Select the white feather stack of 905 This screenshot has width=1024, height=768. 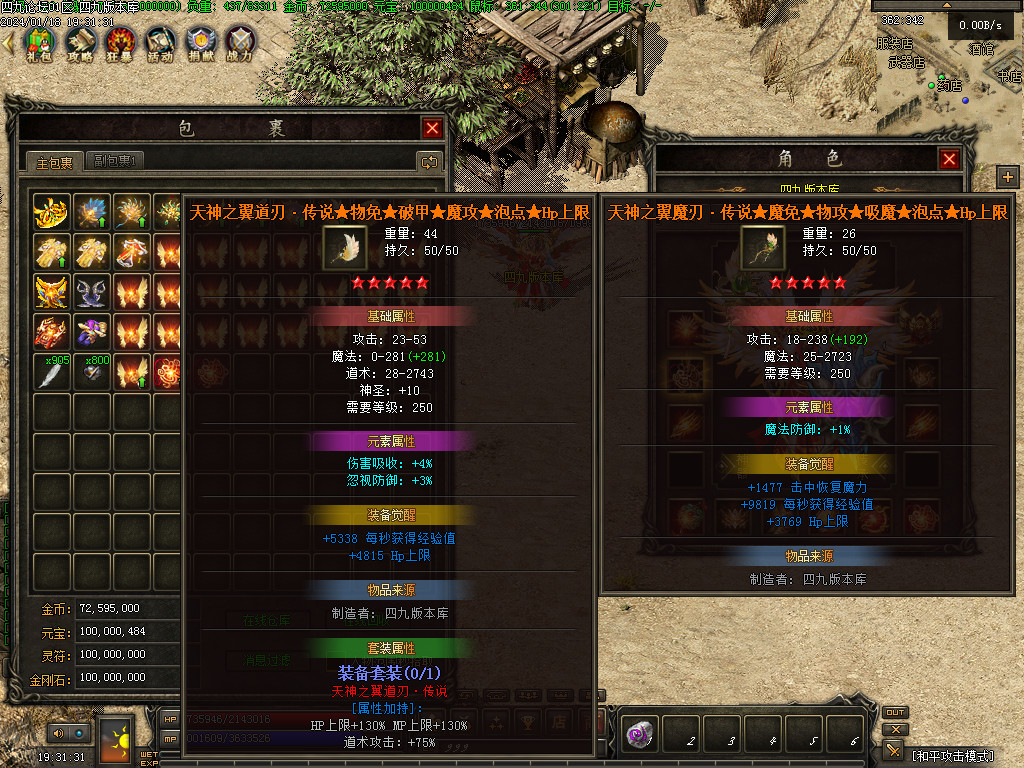pos(52,373)
